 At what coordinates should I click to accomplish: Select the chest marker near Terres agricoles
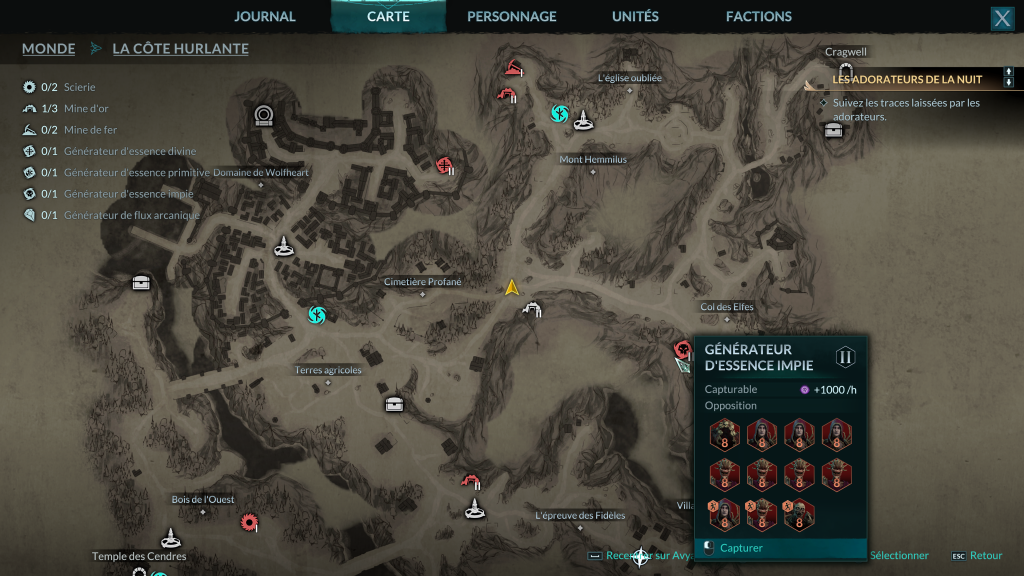click(395, 404)
